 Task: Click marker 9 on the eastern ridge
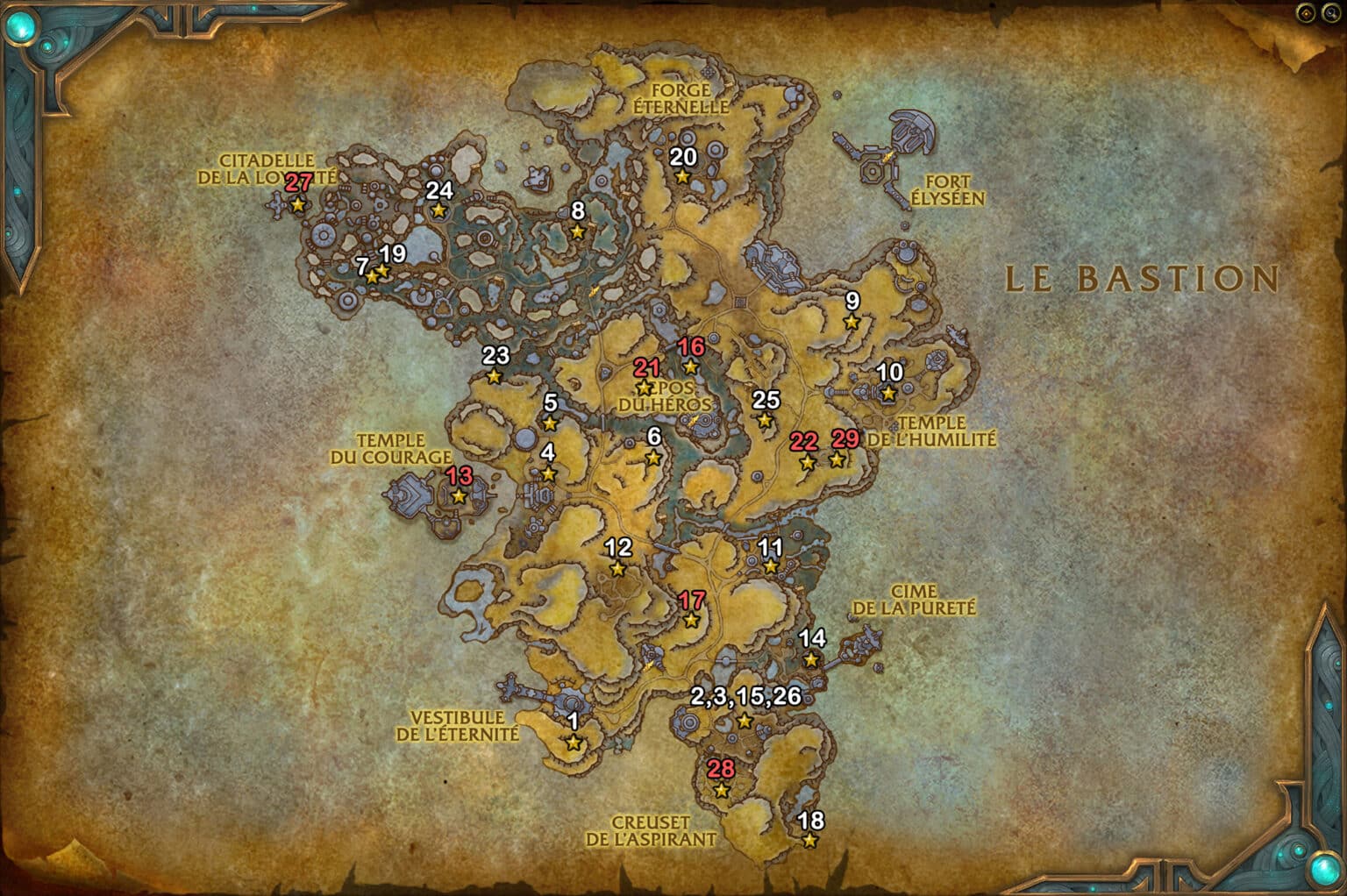point(850,320)
